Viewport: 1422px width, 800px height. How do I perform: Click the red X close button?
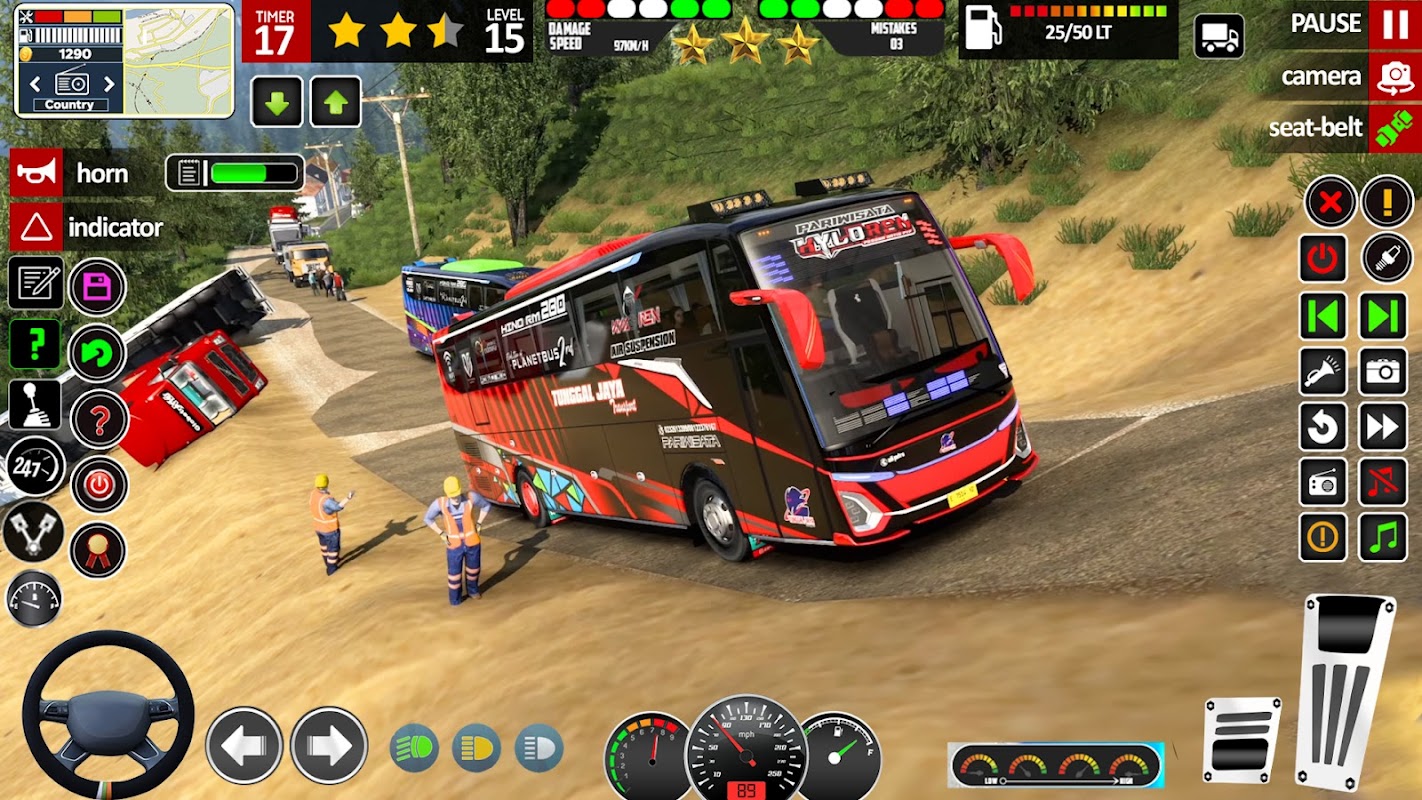[1329, 203]
